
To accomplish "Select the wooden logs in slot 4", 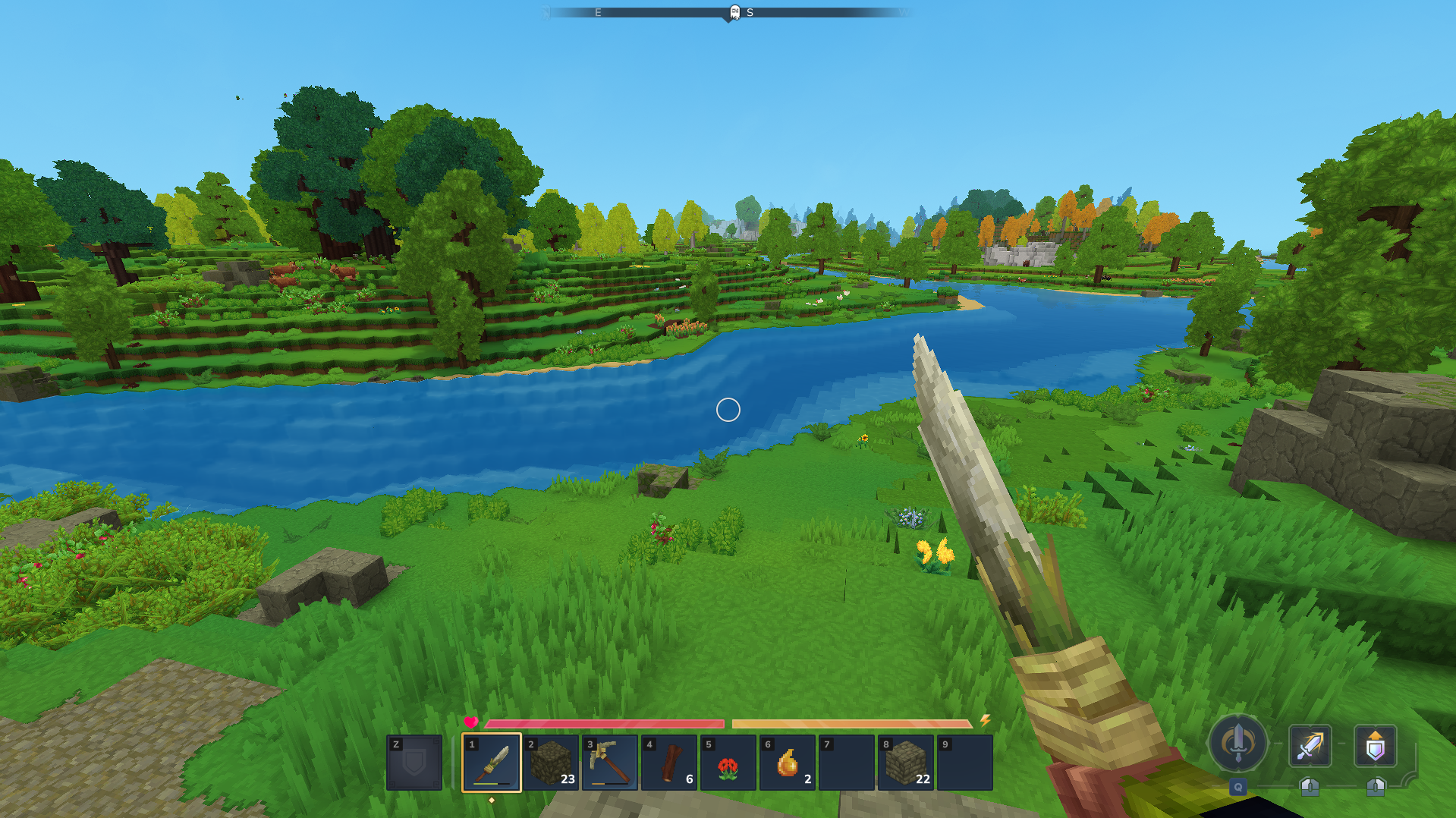I will [669, 763].
